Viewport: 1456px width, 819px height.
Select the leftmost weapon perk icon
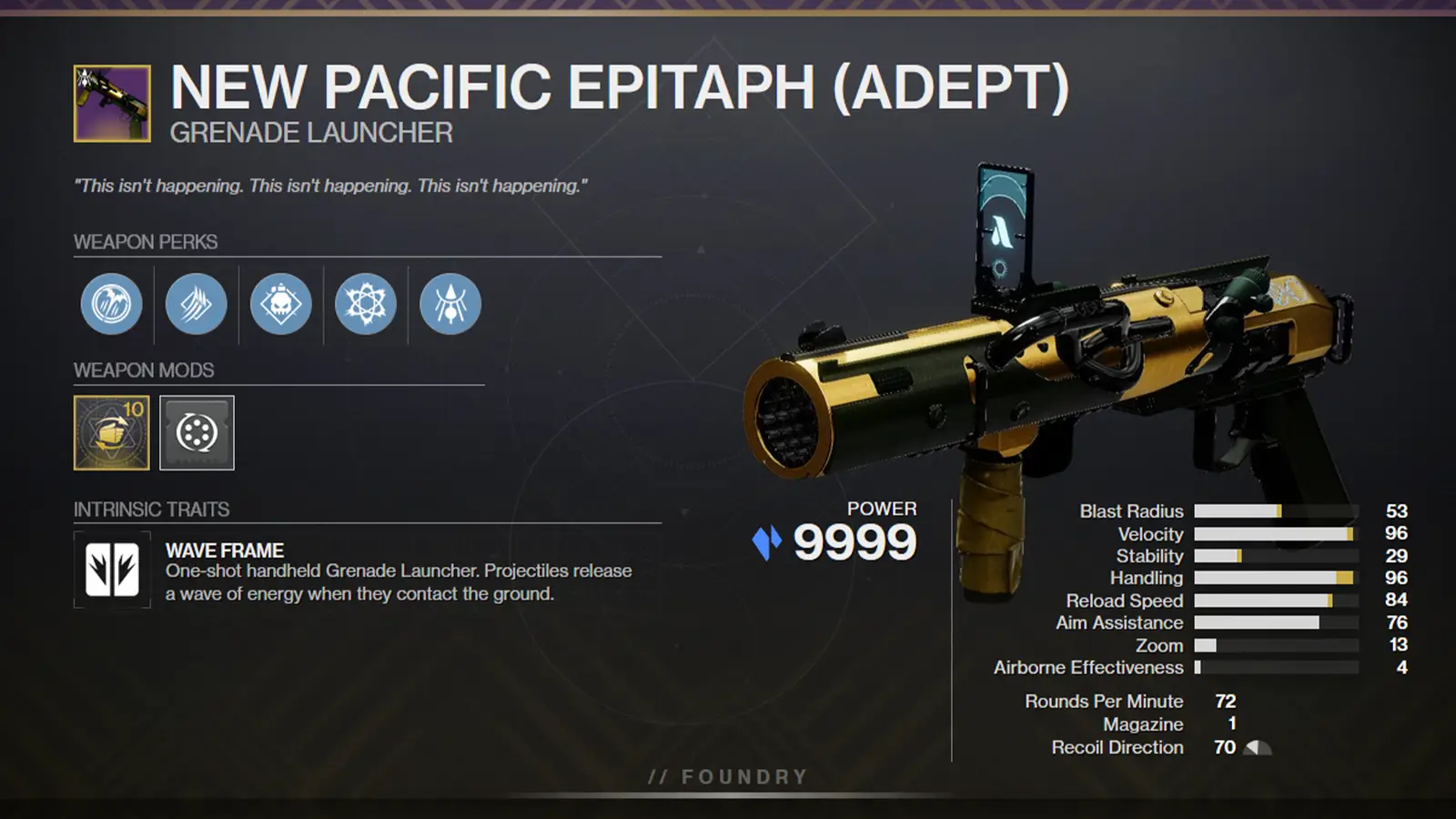pos(112,305)
